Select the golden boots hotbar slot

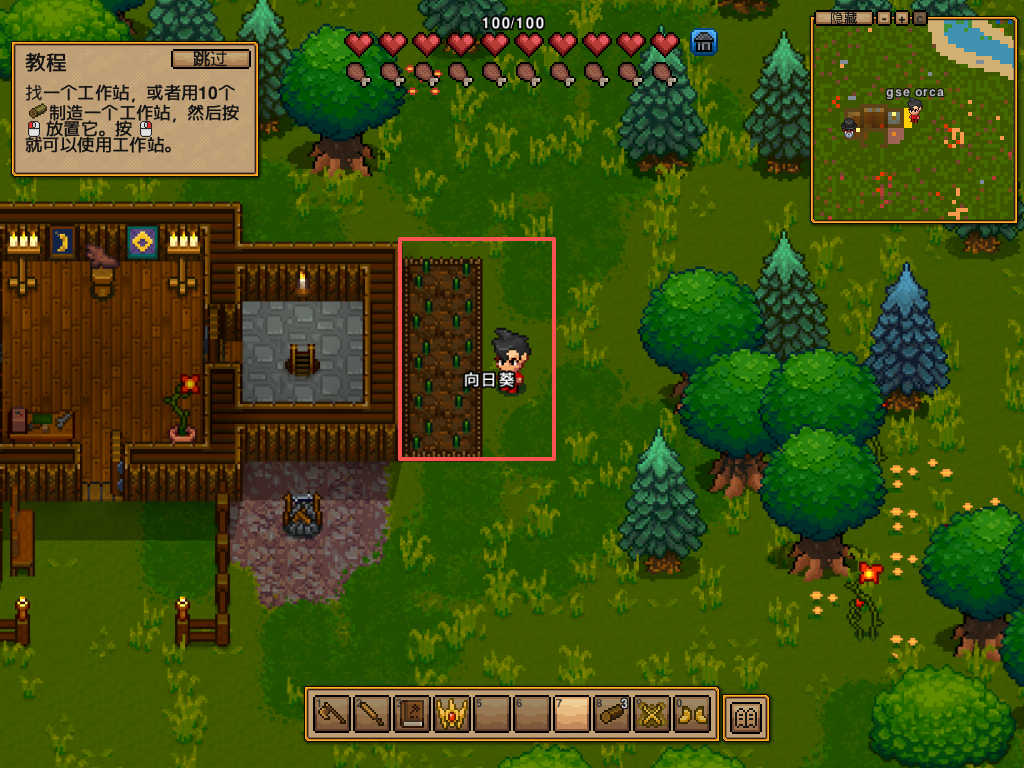691,715
